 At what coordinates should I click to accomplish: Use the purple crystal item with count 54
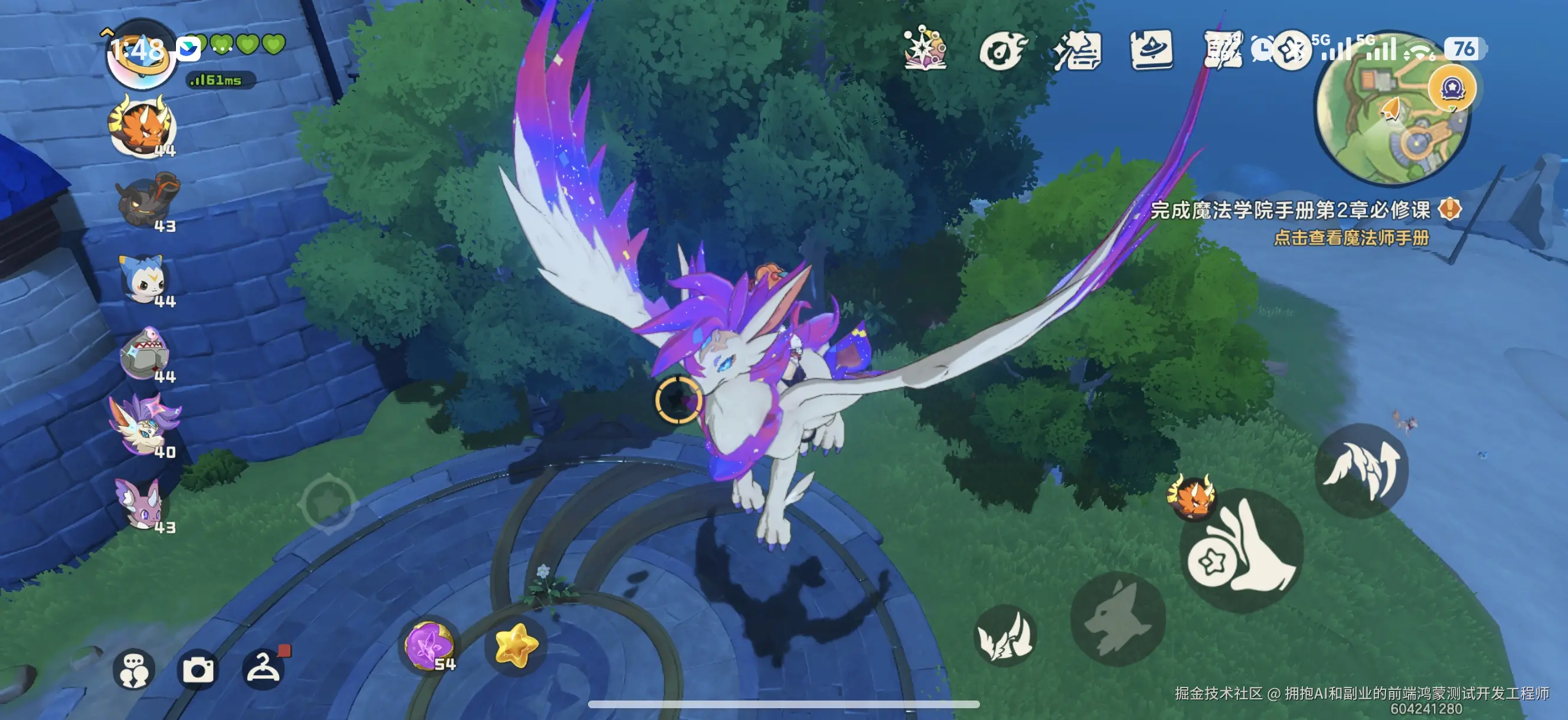point(430,646)
